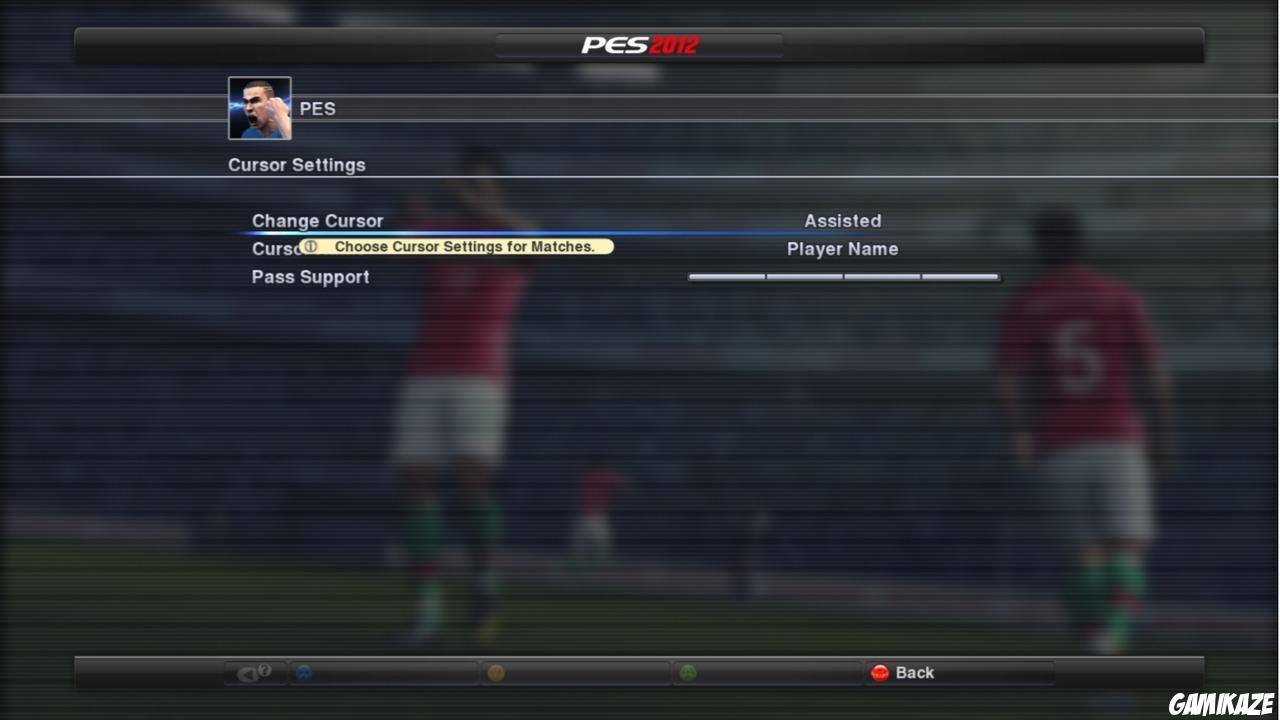Click the help tooltip icon in bottom bar
The width and height of the screenshot is (1280, 720).
click(255, 672)
